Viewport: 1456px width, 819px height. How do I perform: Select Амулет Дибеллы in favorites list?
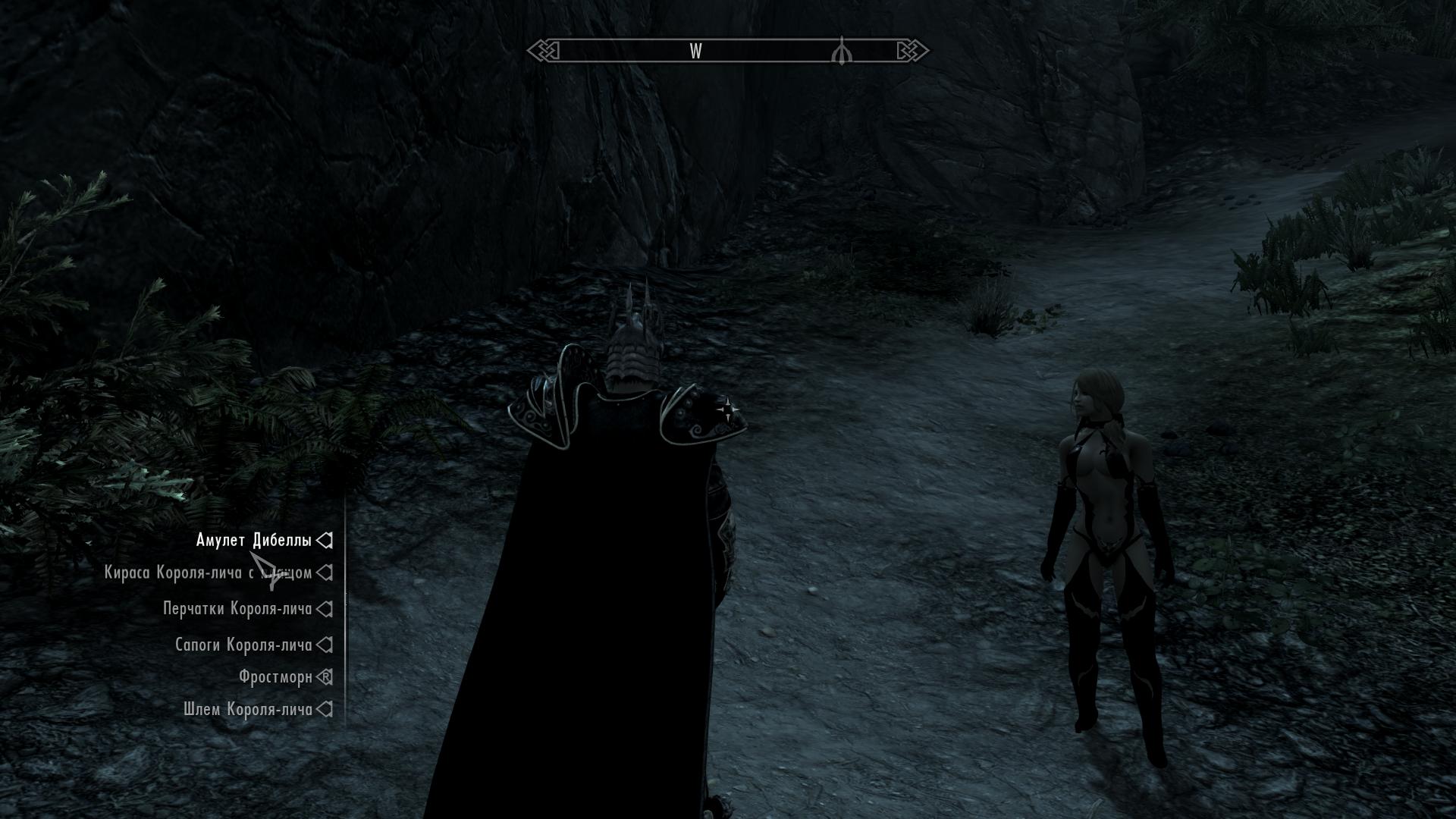(x=253, y=541)
